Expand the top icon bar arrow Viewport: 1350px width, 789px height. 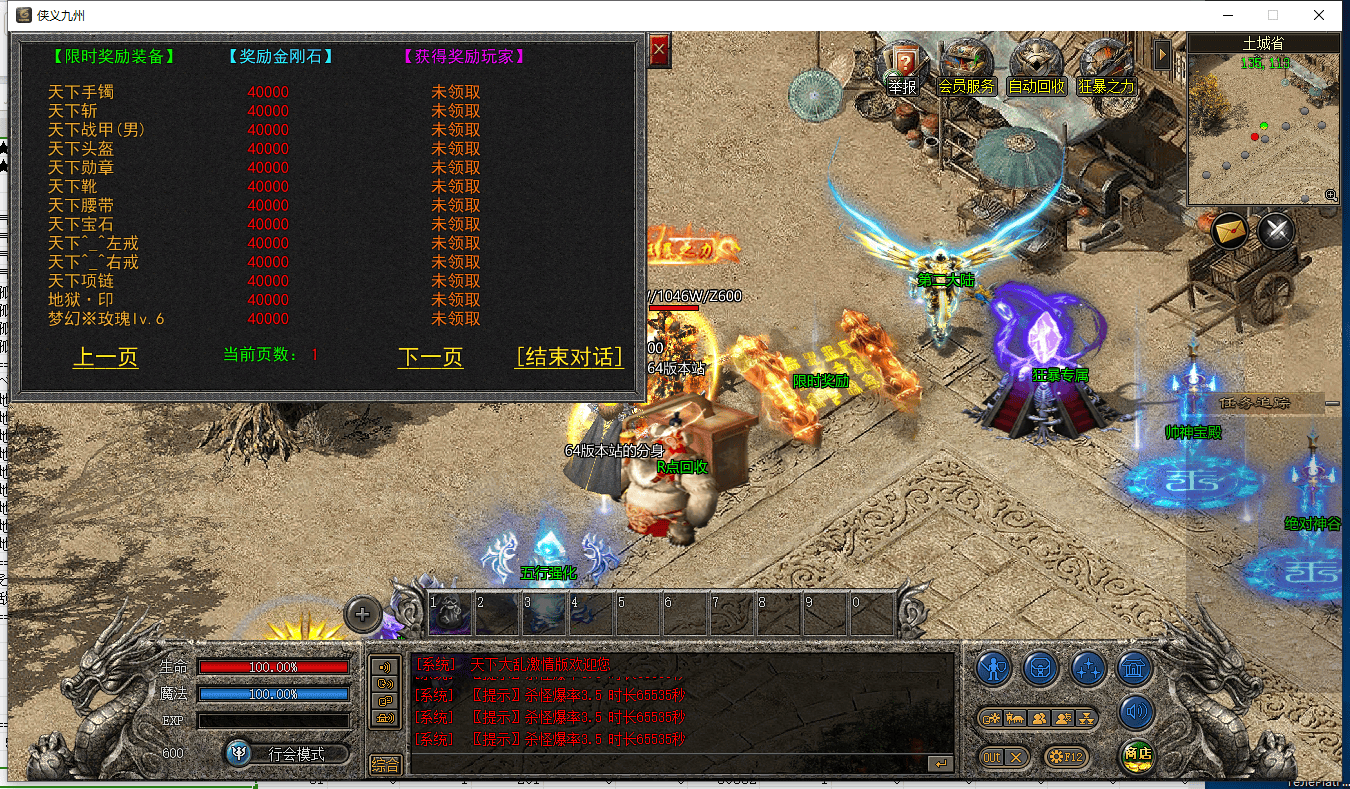1162,54
